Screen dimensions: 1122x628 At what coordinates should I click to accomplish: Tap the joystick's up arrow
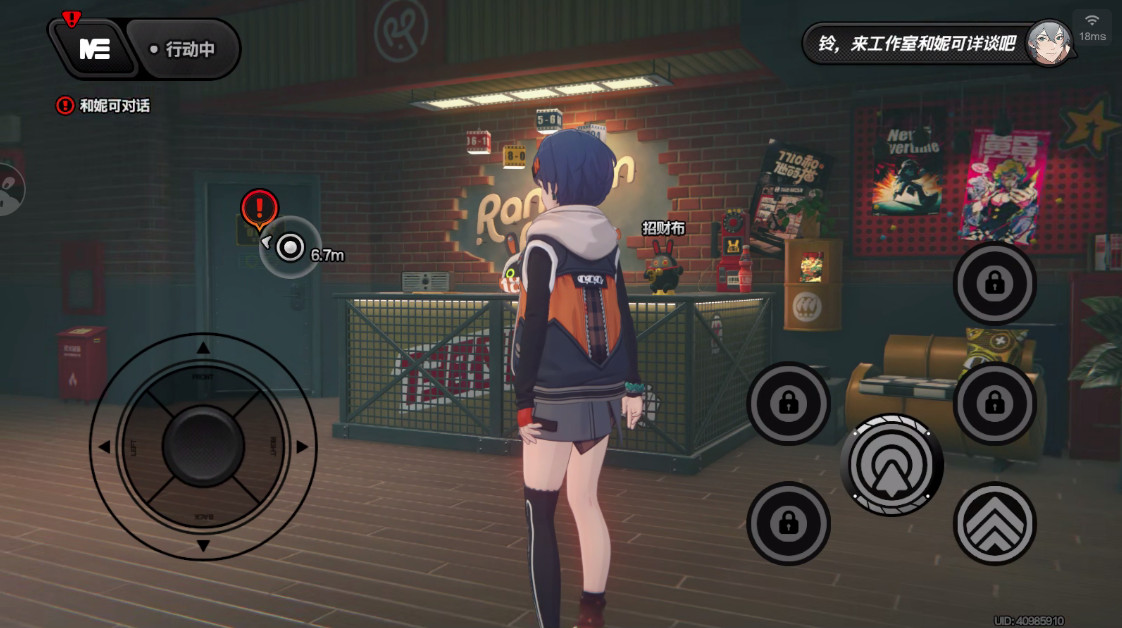click(203, 348)
